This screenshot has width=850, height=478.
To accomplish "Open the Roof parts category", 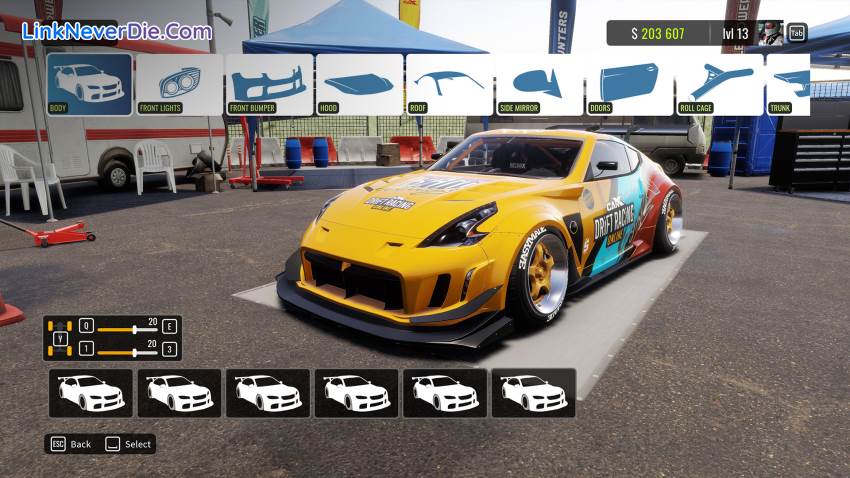I will click(449, 84).
